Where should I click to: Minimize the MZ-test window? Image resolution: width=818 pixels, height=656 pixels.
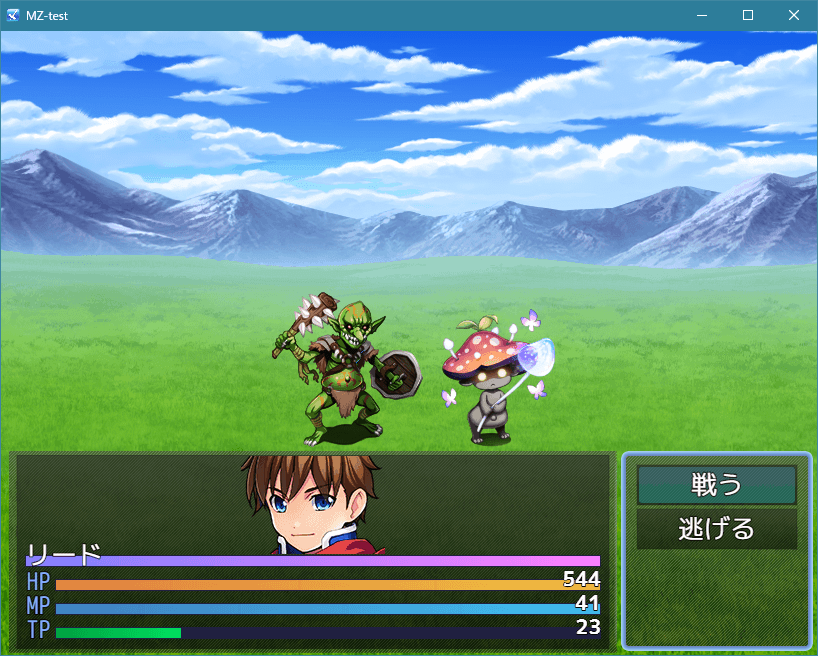tap(702, 15)
